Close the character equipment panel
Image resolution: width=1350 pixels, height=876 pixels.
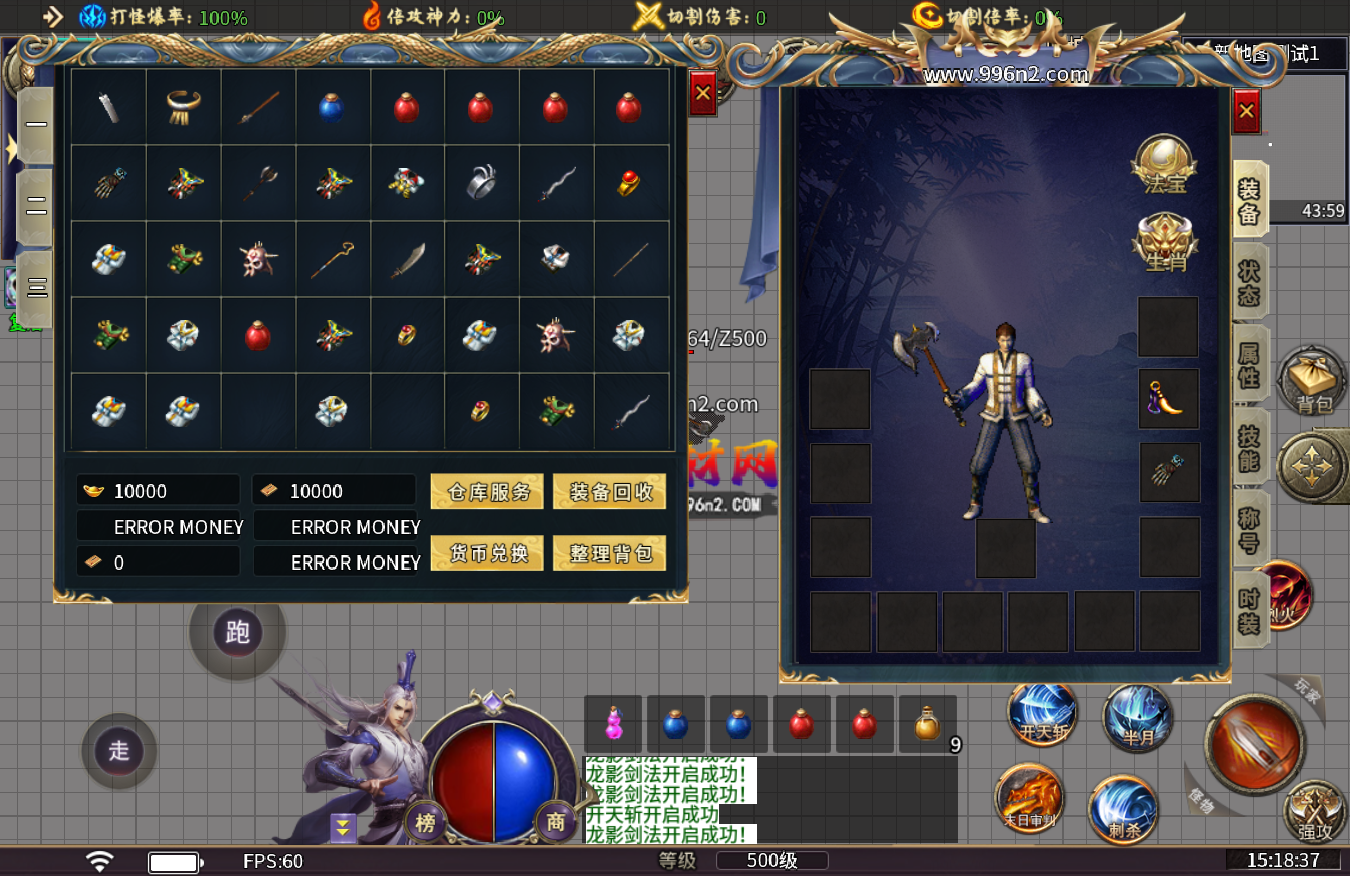[x=1246, y=111]
